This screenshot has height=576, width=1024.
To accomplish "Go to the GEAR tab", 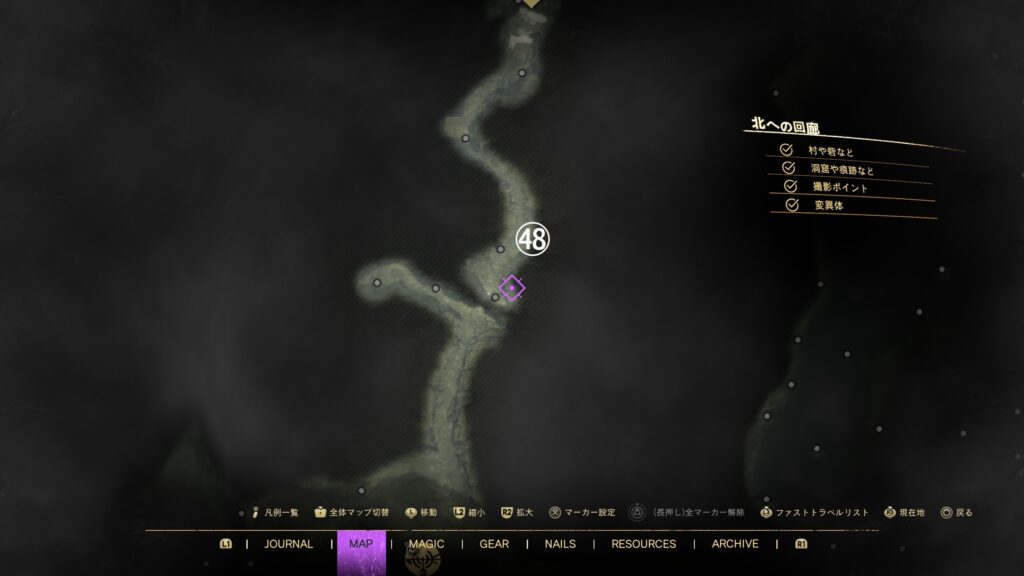I will (494, 544).
